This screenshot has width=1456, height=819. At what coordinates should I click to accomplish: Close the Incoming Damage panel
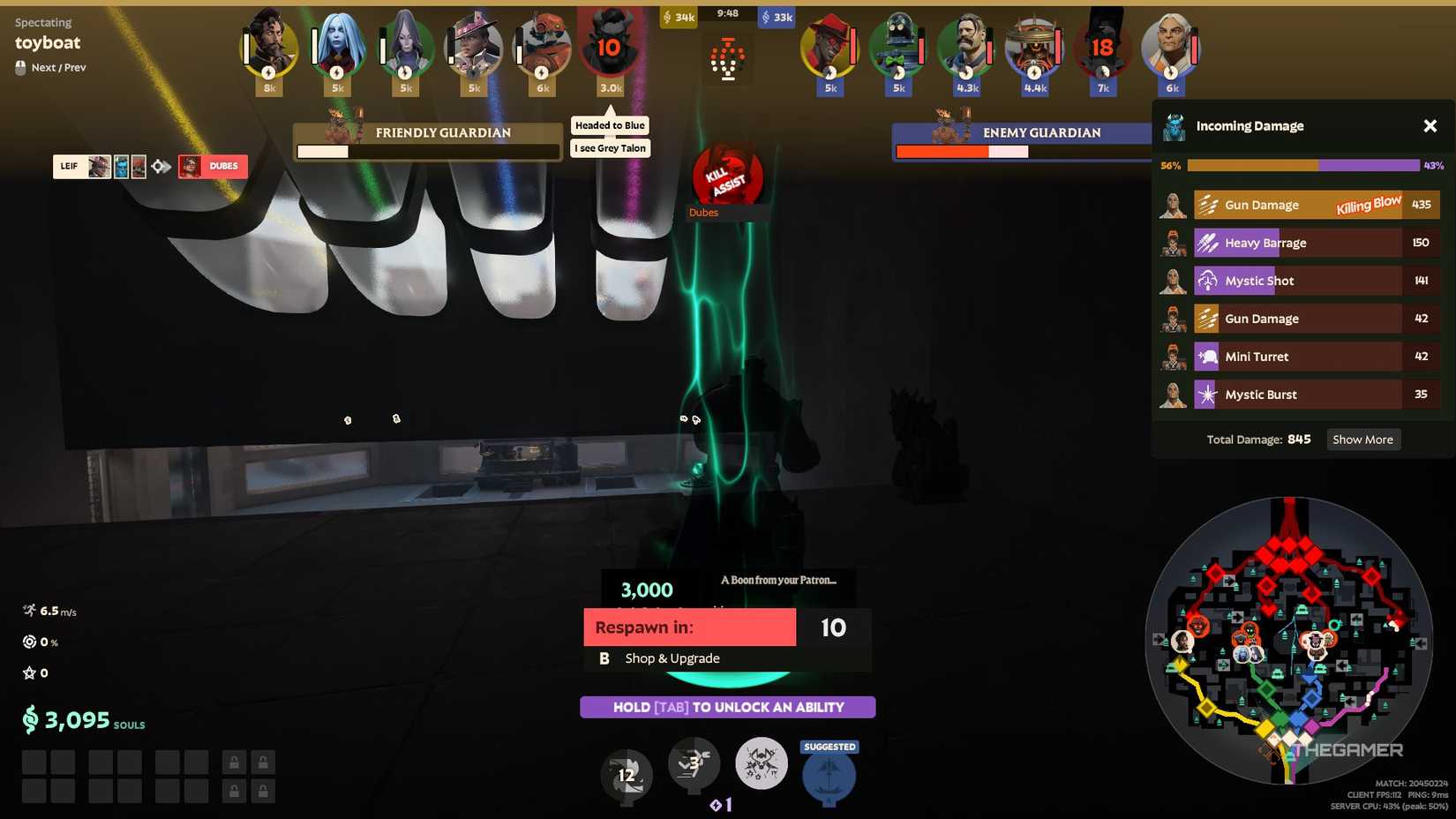pos(1430,125)
